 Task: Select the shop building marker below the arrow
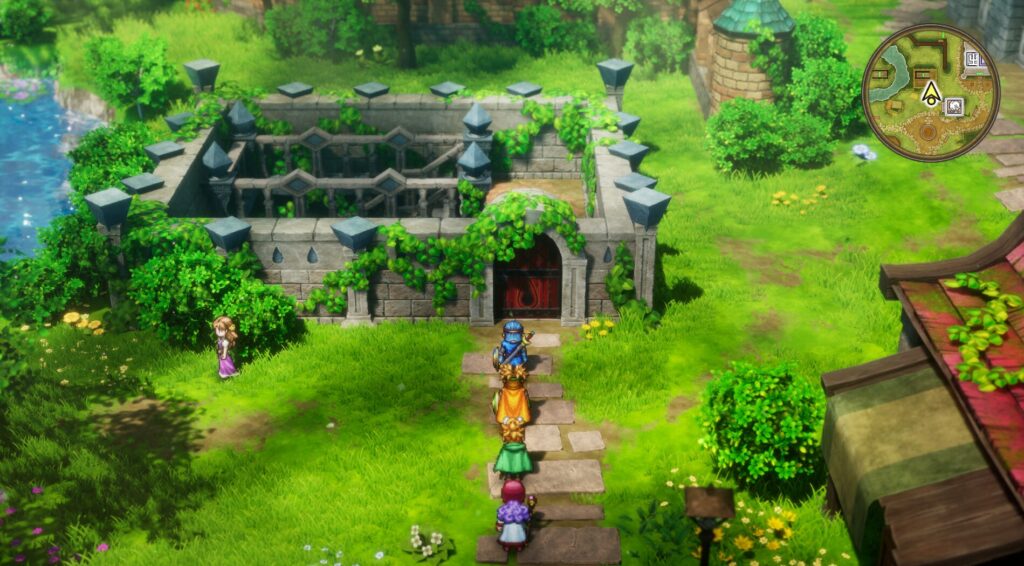[953, 107]
